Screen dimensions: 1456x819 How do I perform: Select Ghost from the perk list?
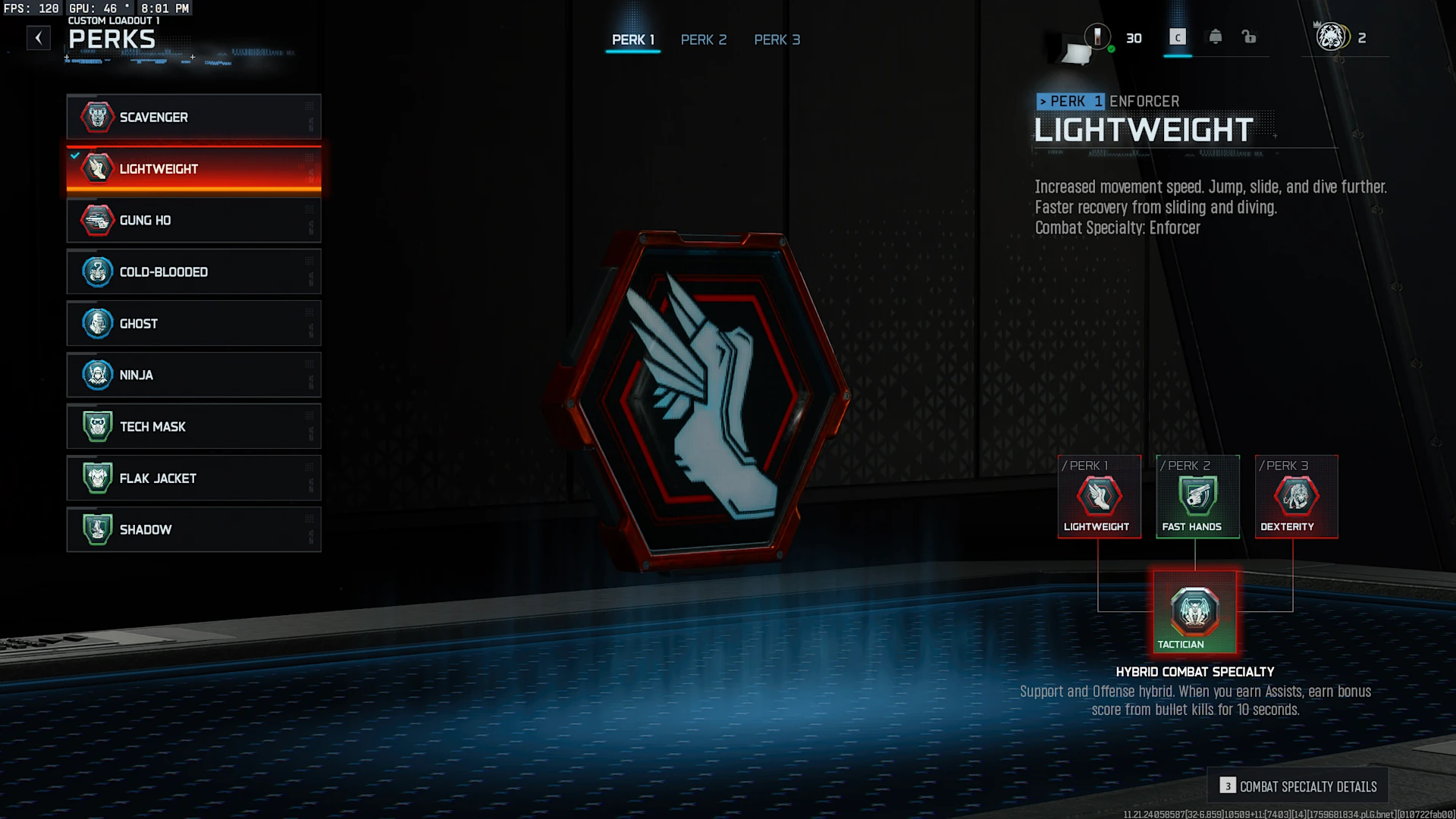click(193, 323)
